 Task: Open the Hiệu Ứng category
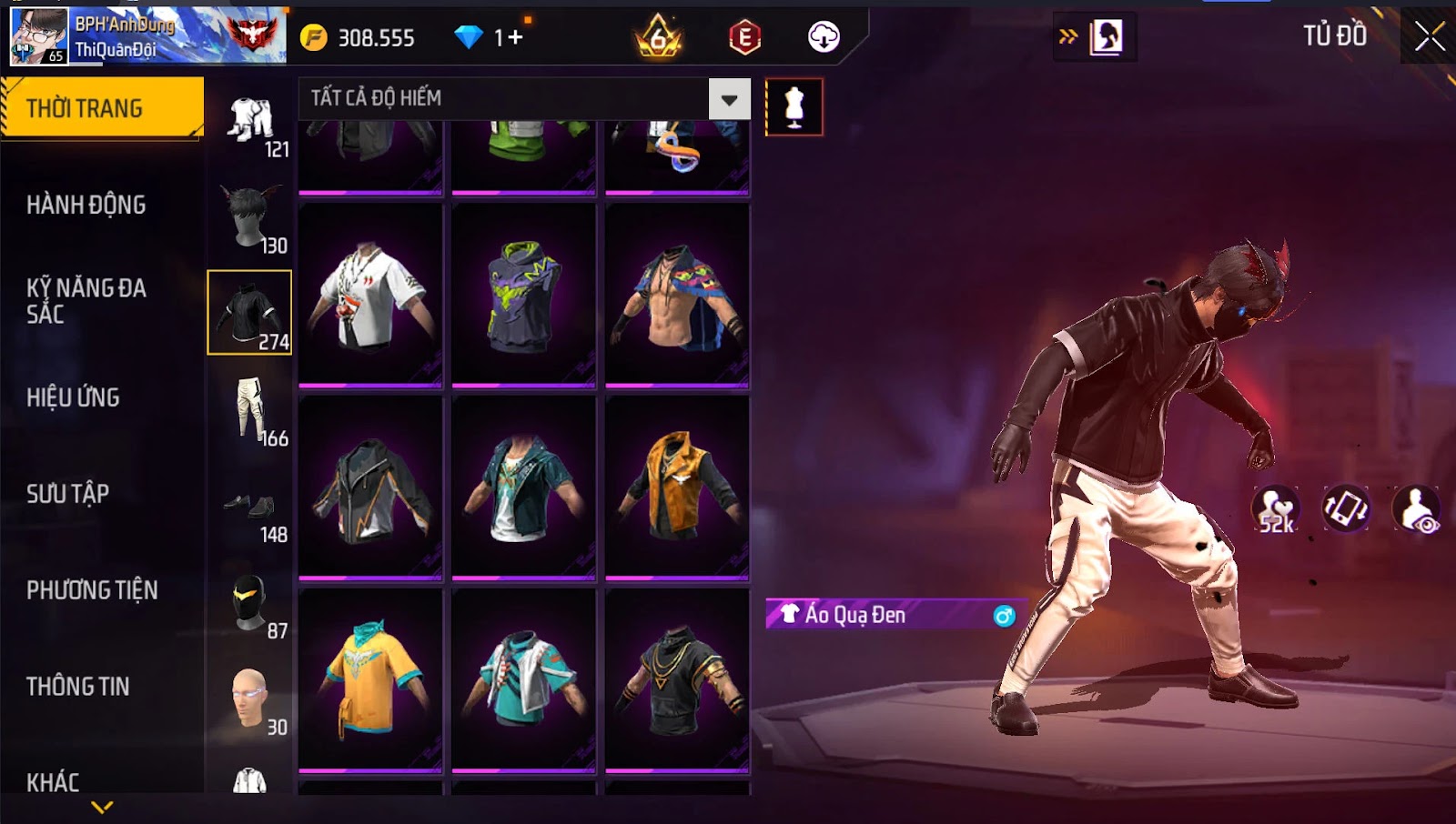coord(73,397)
